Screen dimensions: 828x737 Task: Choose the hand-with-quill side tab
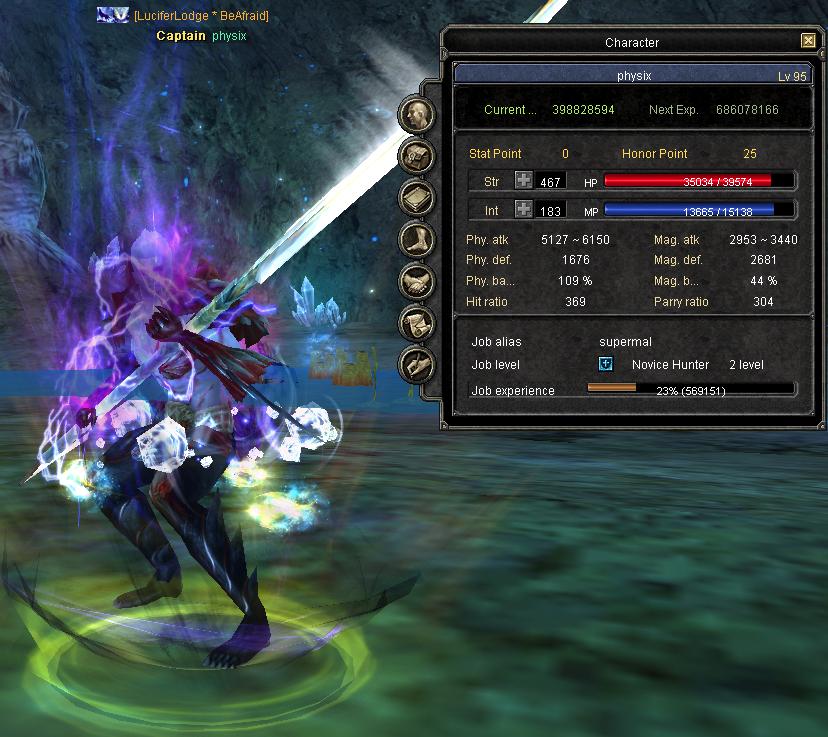click(x=415, y=365)
